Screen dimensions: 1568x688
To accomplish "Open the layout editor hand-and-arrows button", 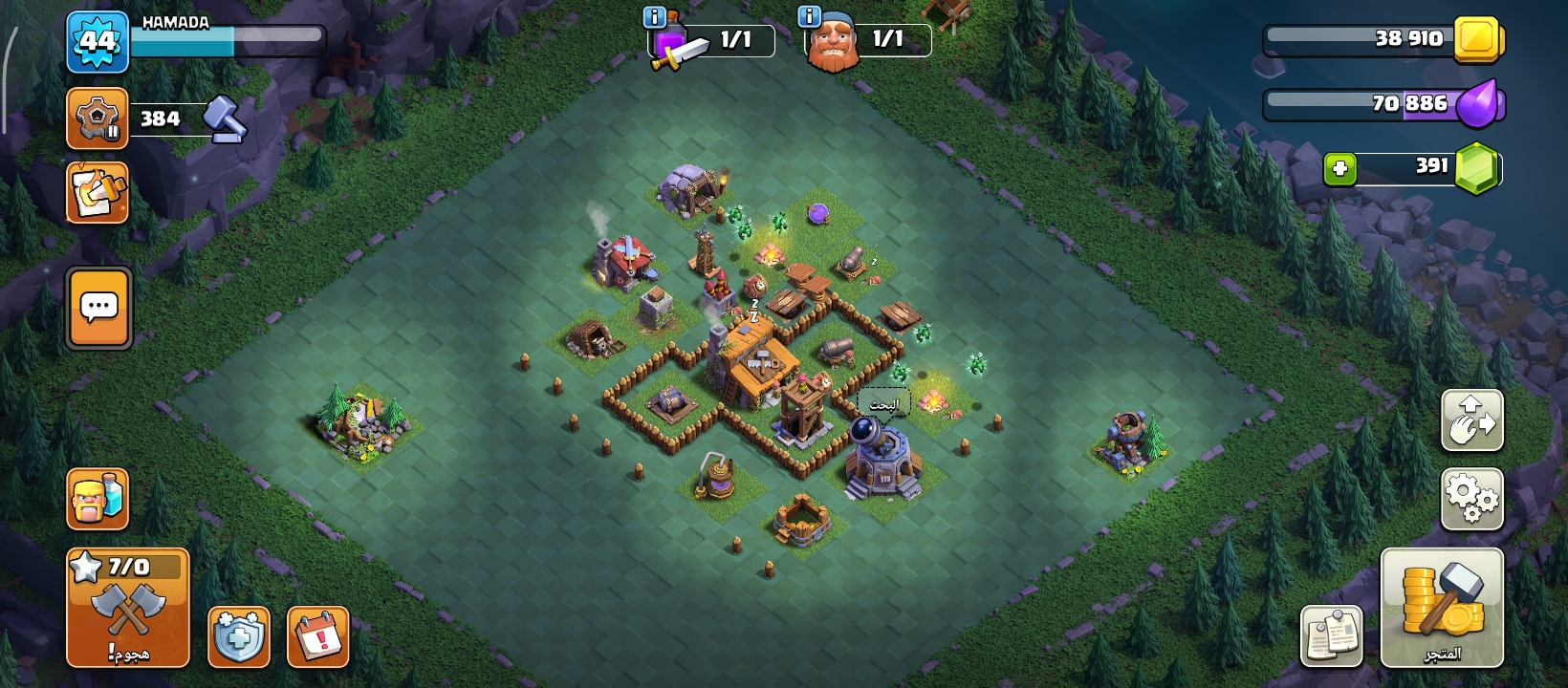I will point(1472,420).
